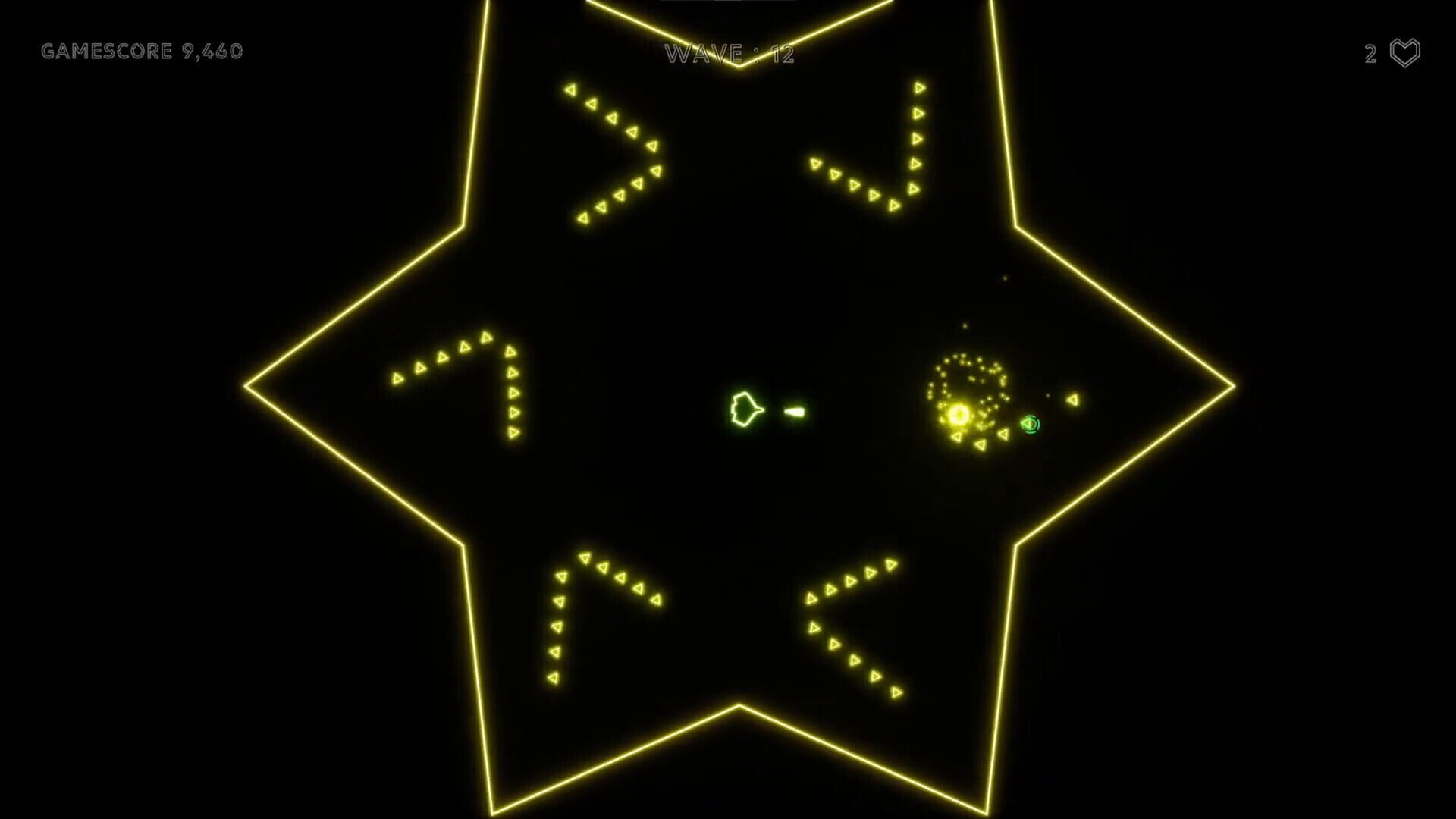The height and width of the screenshot is (819, 1456).
Task: Click the lives counter showing 2
Action: coord(1370,52)
